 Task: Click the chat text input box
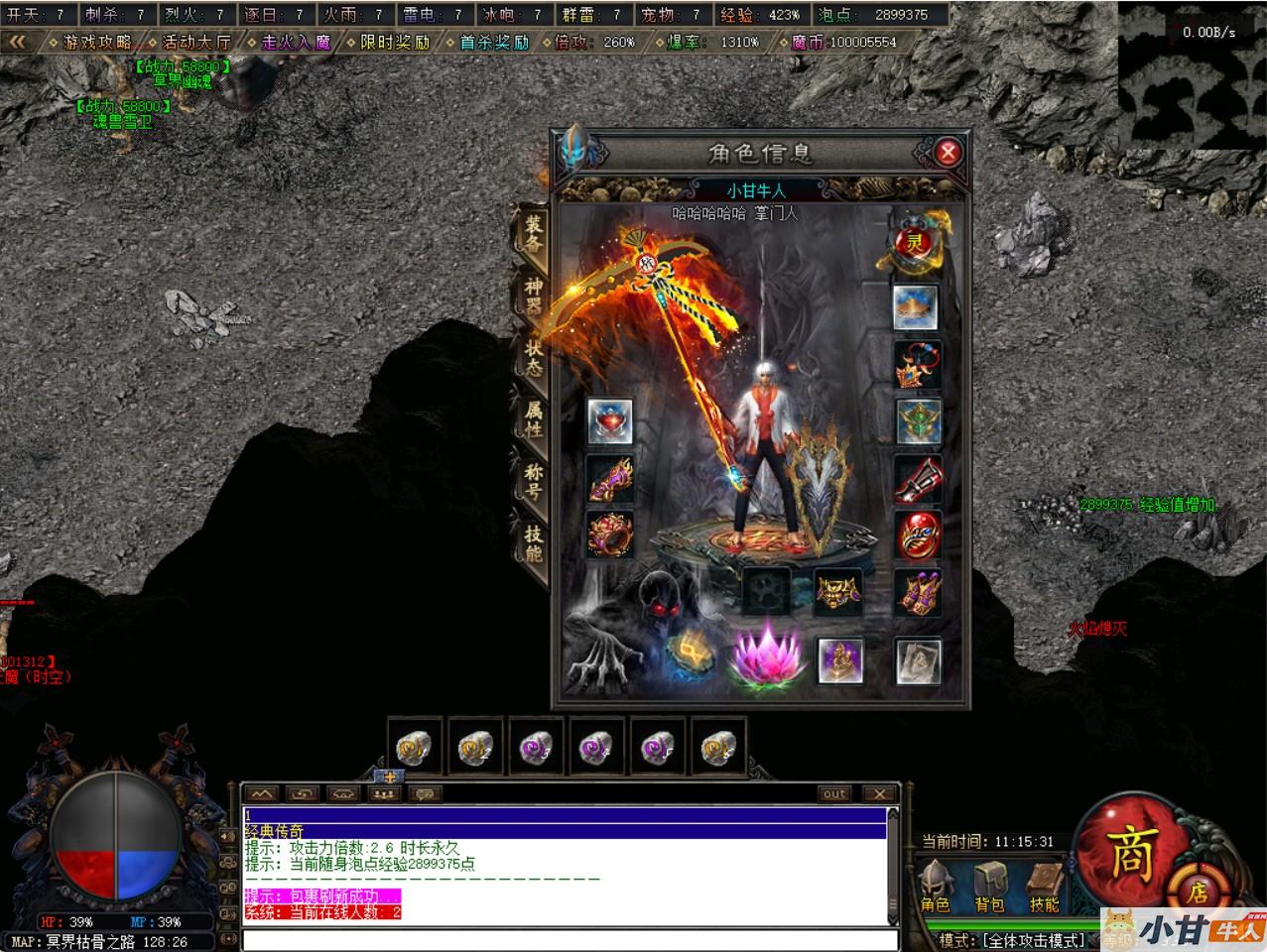coord(570,939)
